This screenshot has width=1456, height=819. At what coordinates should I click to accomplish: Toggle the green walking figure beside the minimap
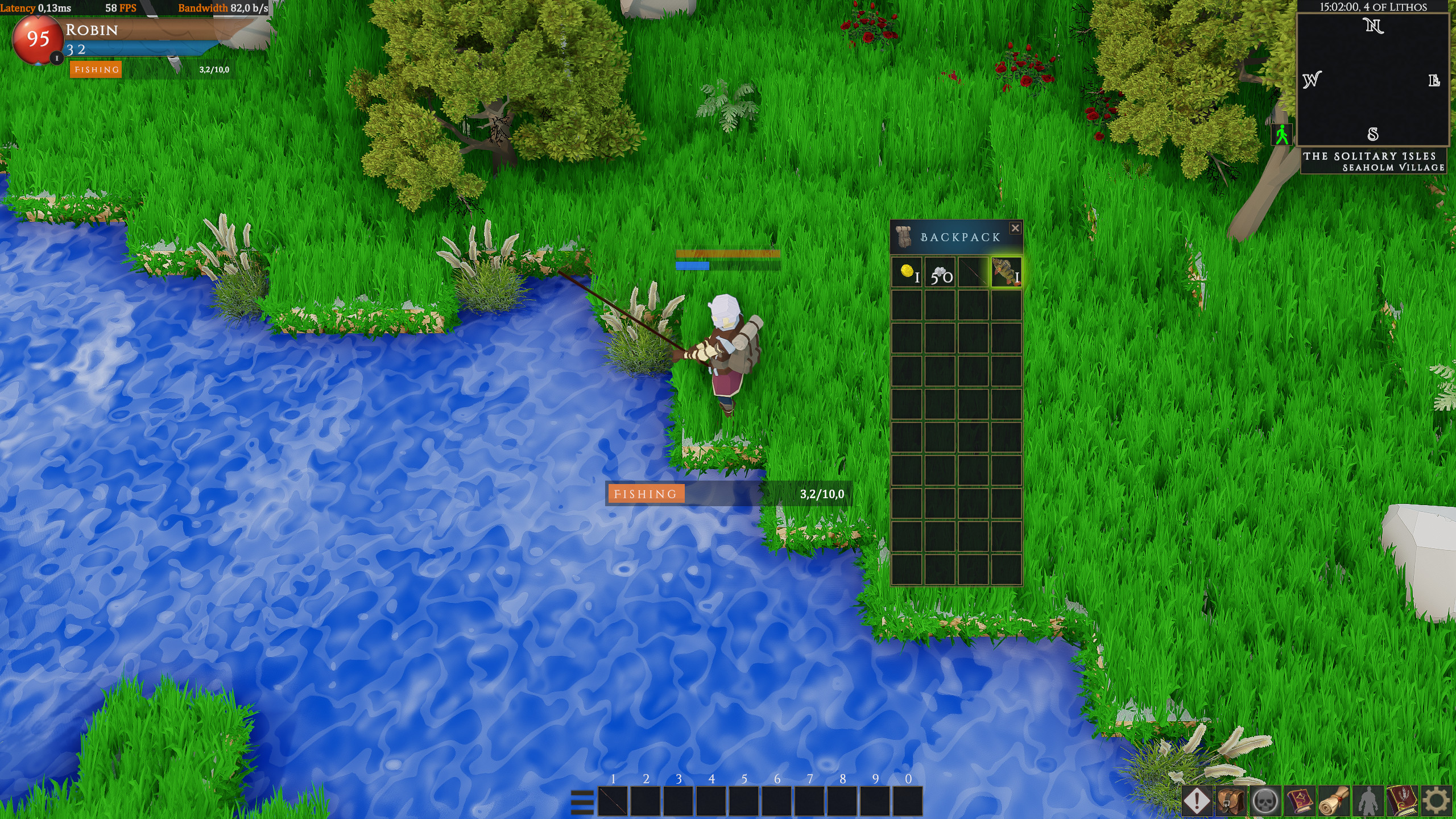[x=1281, y=135]
